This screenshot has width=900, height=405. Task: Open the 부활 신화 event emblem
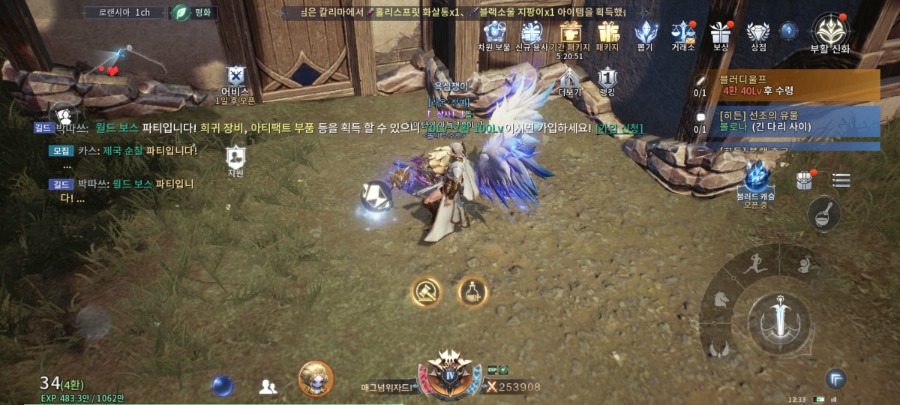(x=830, y=33)
